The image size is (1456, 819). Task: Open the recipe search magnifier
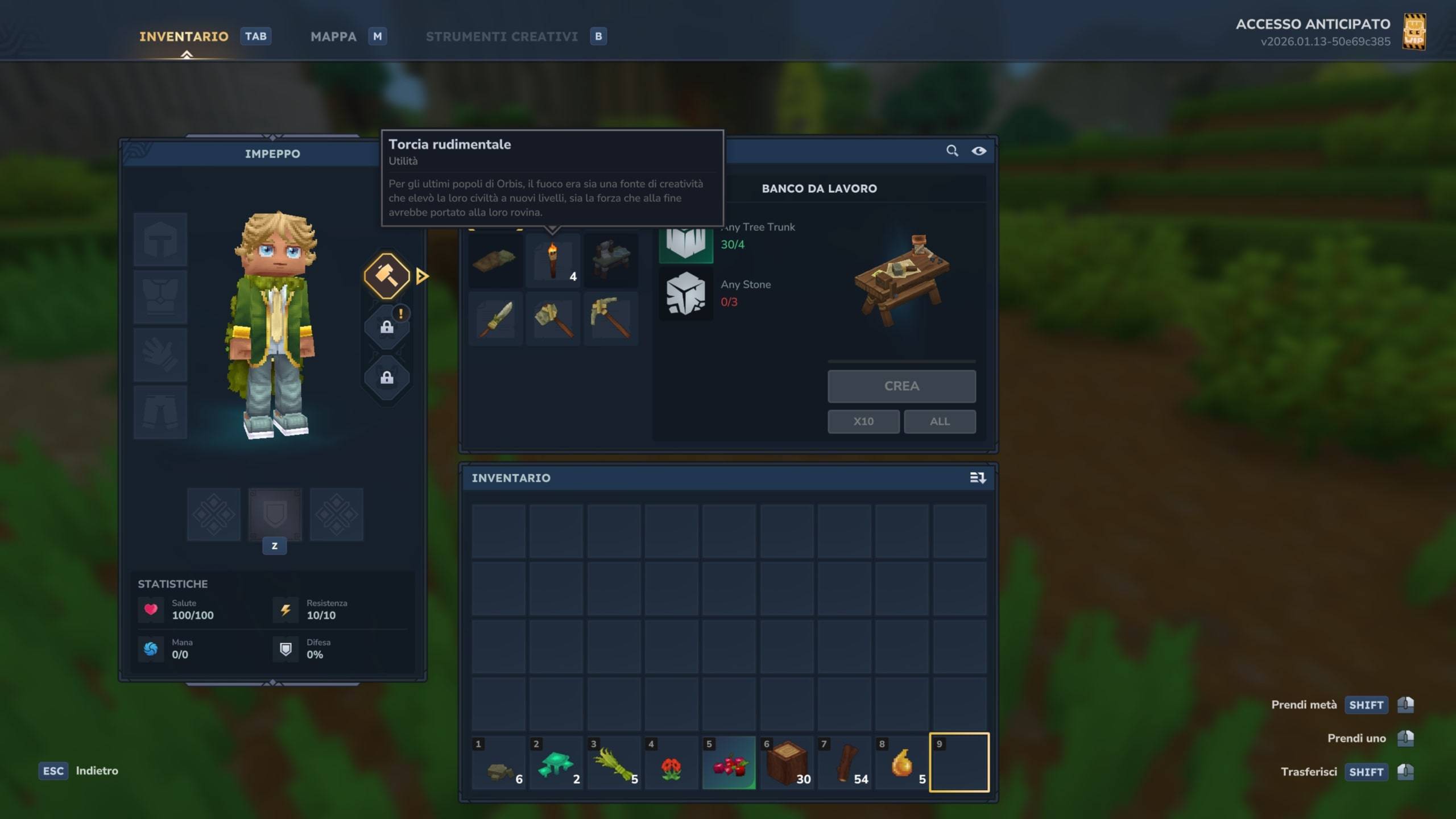point(953,151)
